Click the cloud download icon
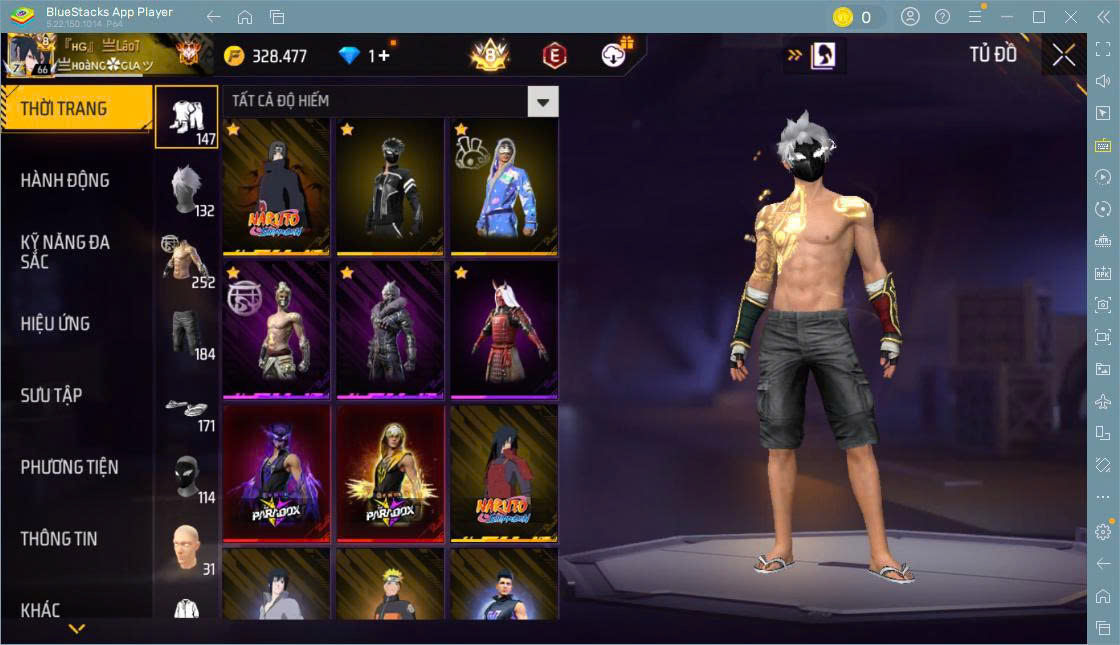The image size is (1120, 645). 614,56
